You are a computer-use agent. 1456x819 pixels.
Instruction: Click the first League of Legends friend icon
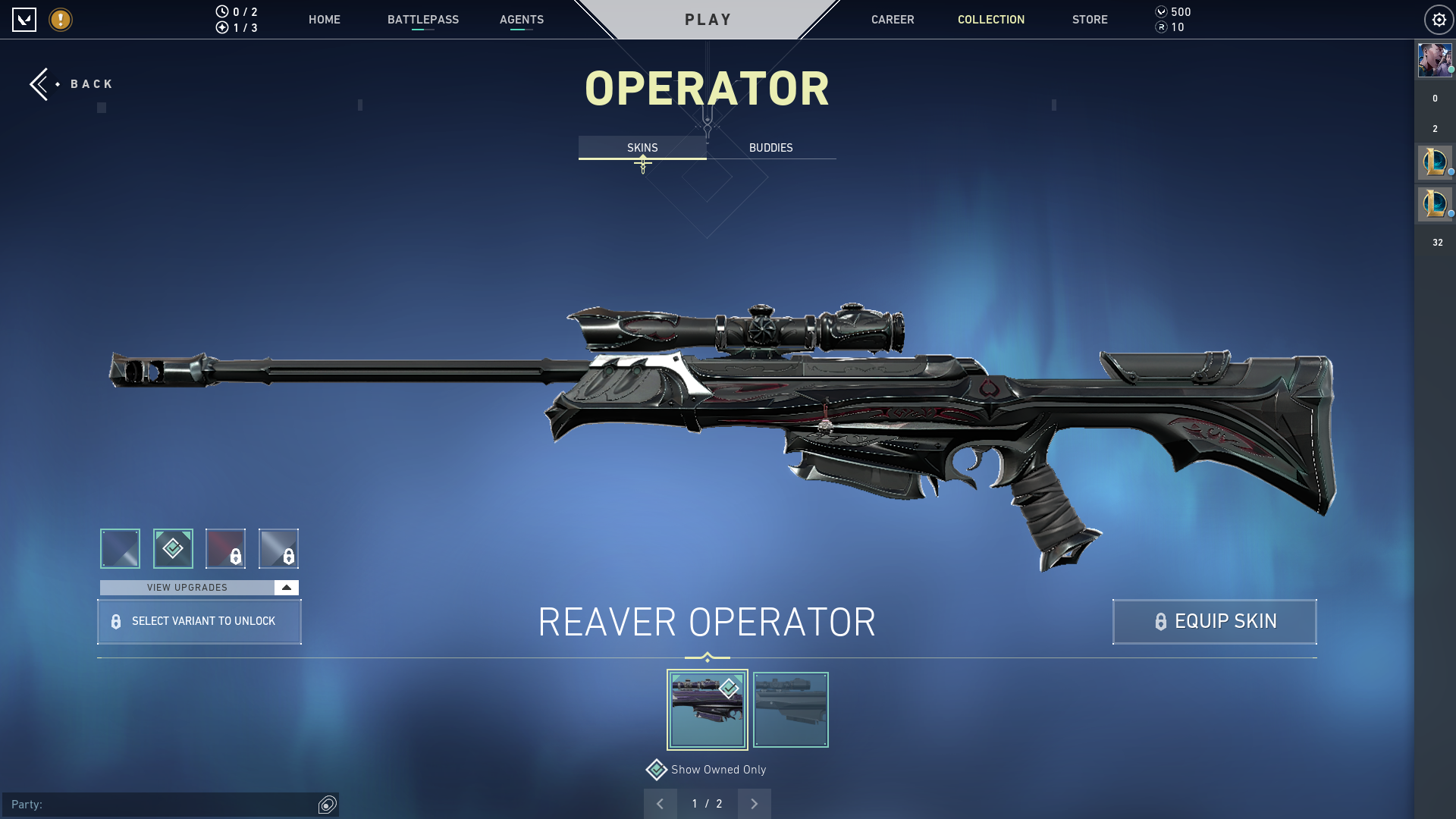[1435, 162]
